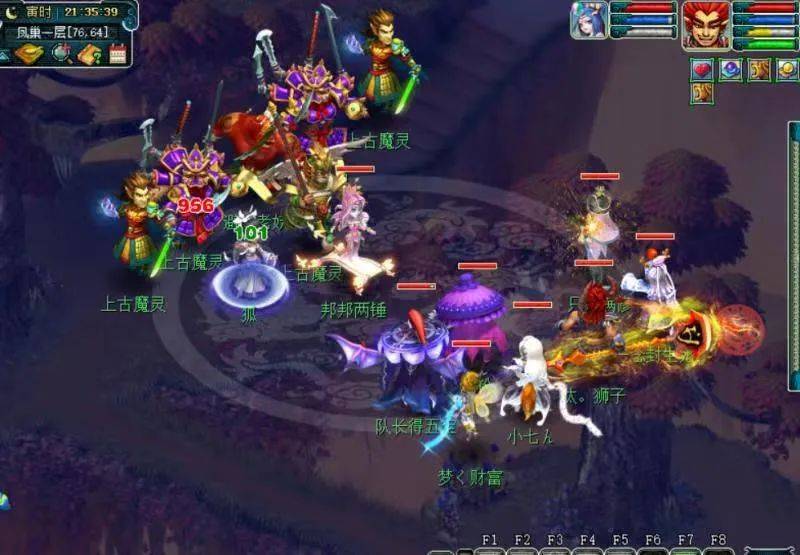Open the red calendar icon

[118, 53]
